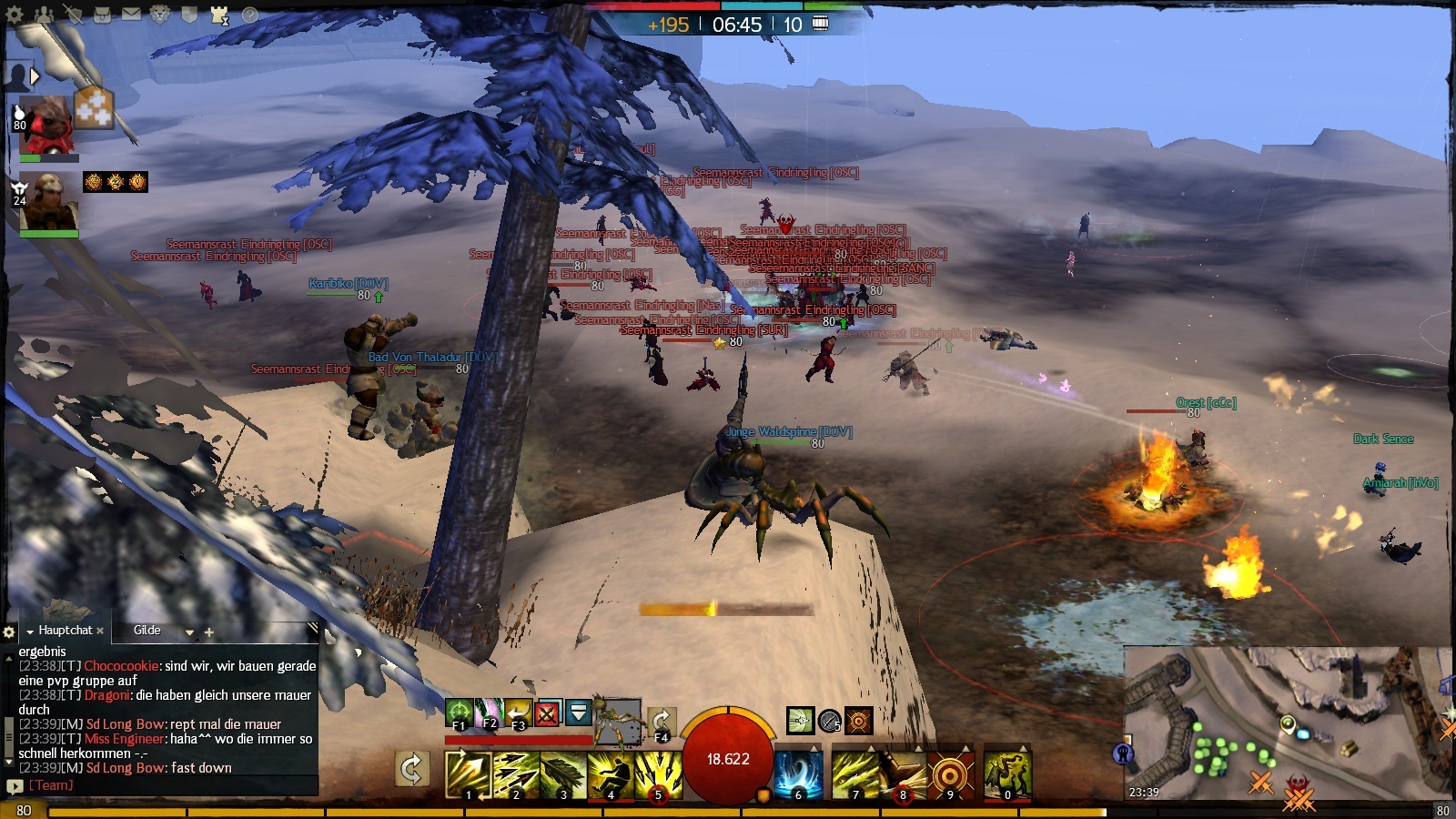This screenshot has height=819, width=1456.
Task: Trigger the elite skill in slot 0
Action: (x=1006, y=775)
